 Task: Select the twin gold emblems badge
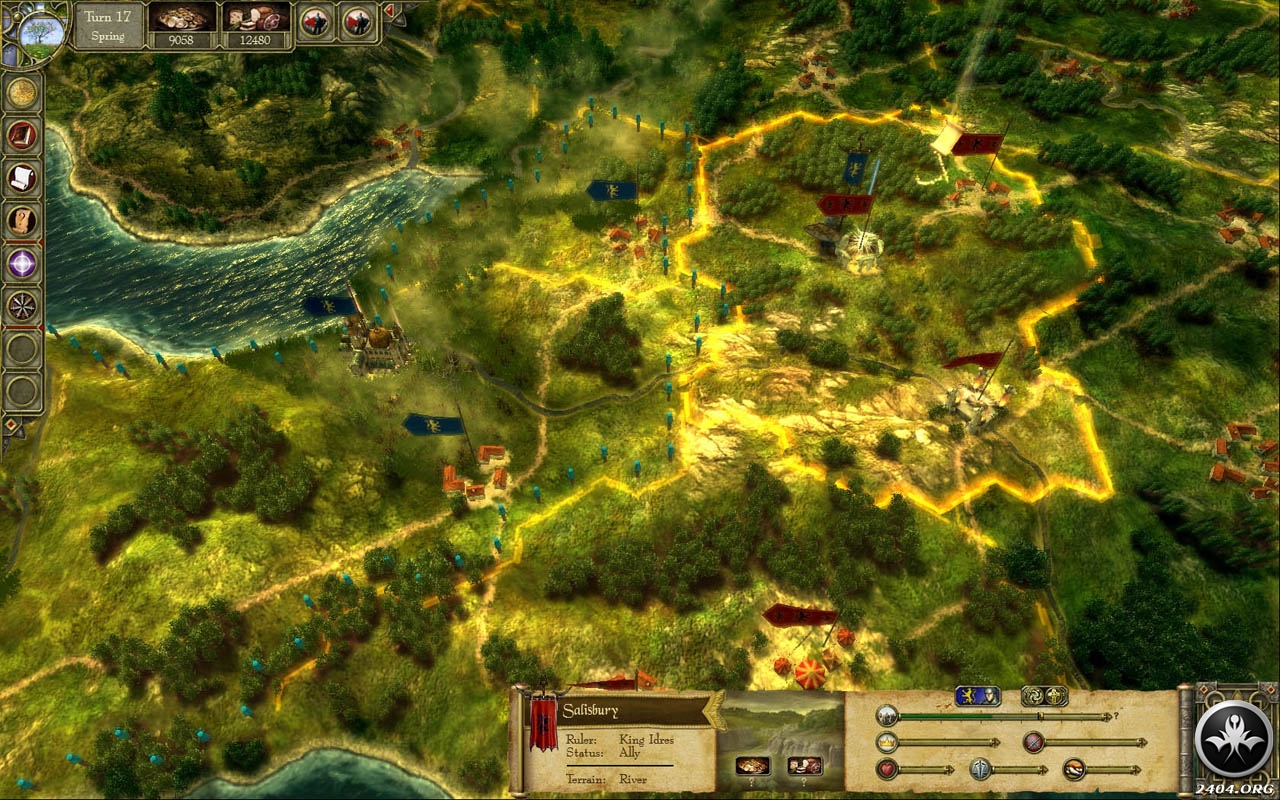pos(1043,696)
